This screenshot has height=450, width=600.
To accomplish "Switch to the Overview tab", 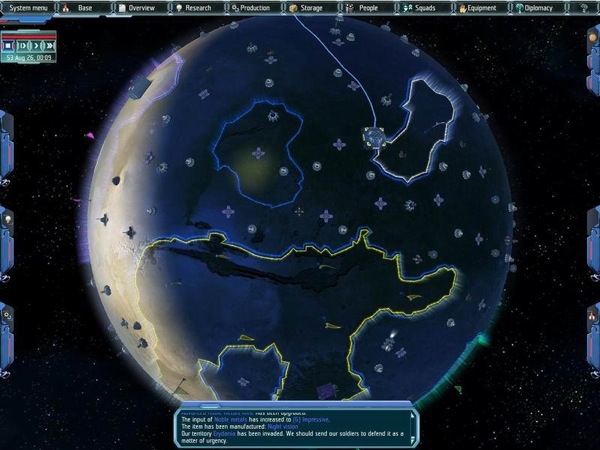I will [x=137, y=7].
